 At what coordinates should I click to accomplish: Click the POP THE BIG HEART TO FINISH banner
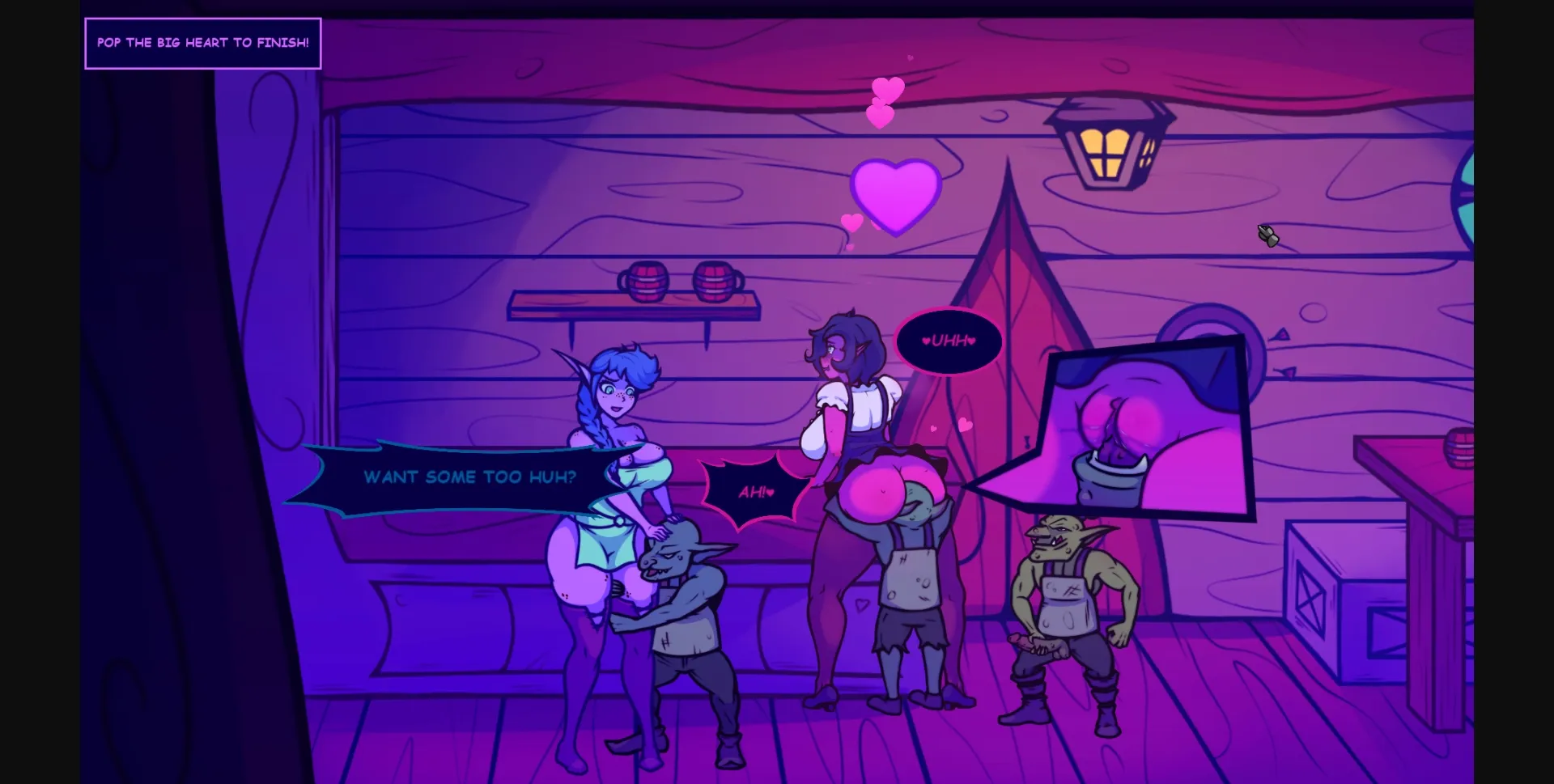(202, 44)
